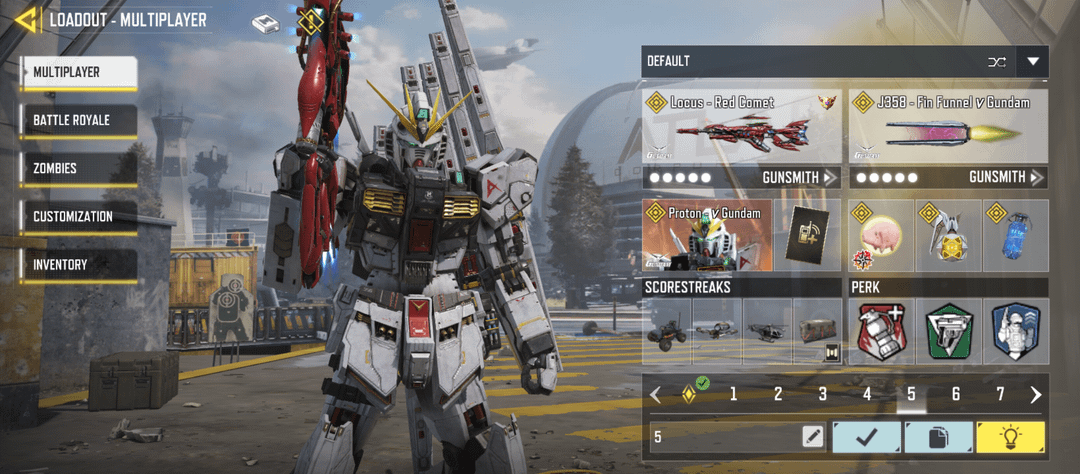Open the Customization section
This screenshot has height=474, width=1080.
78,217
